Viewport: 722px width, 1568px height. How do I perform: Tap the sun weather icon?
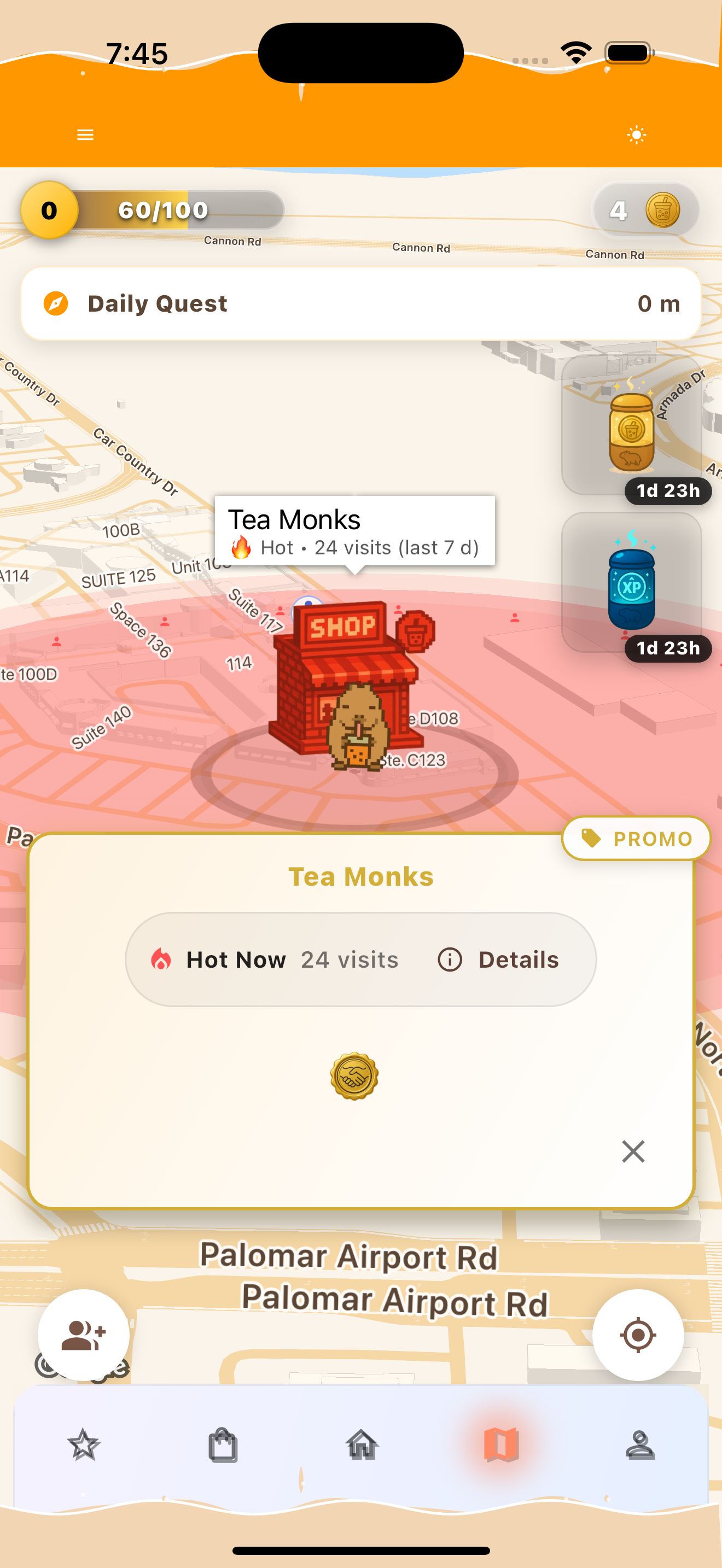tap(636, 134)
